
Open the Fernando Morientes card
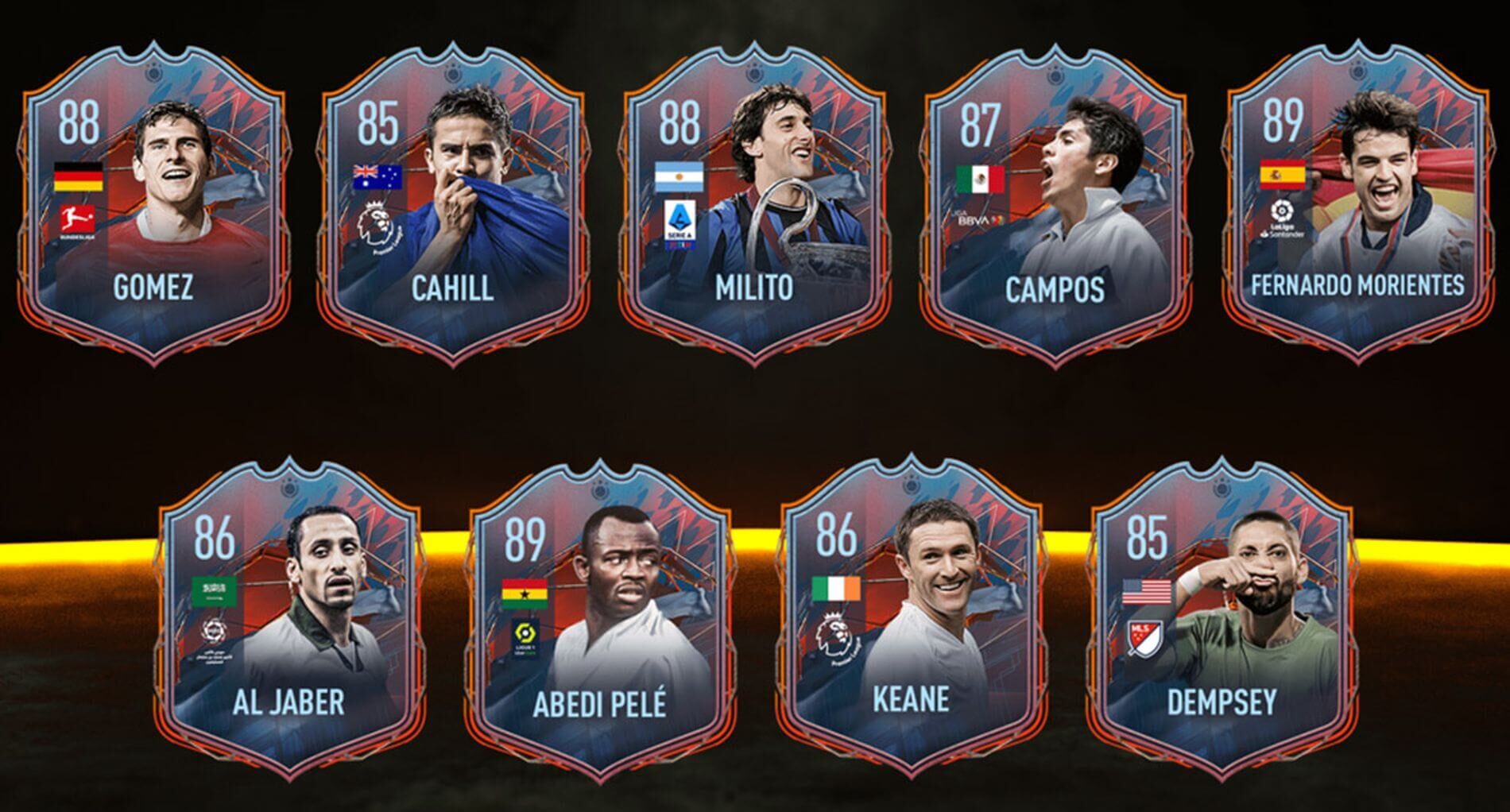[1357, 207]
